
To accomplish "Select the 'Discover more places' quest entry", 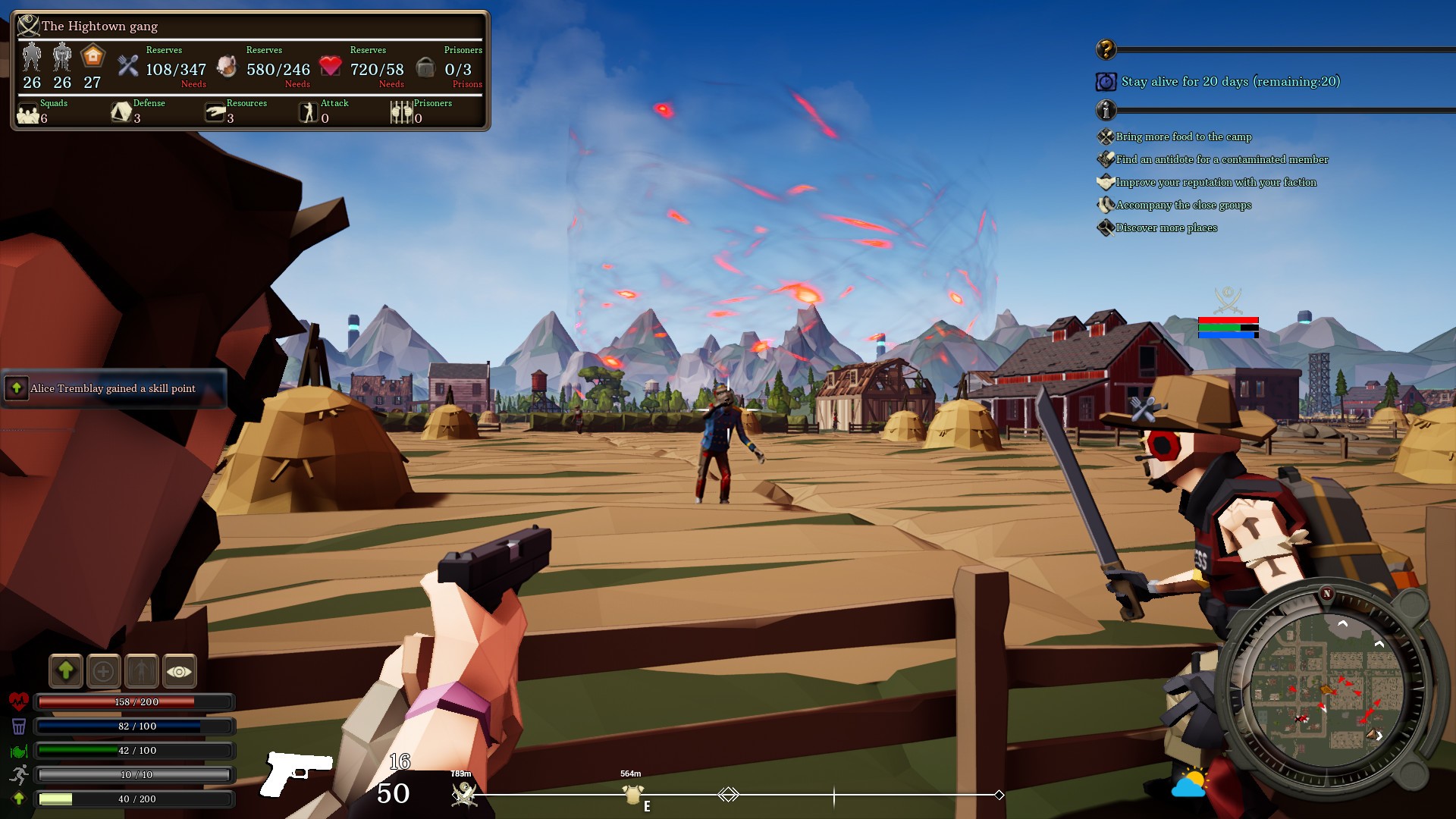I will point(1166,227).
